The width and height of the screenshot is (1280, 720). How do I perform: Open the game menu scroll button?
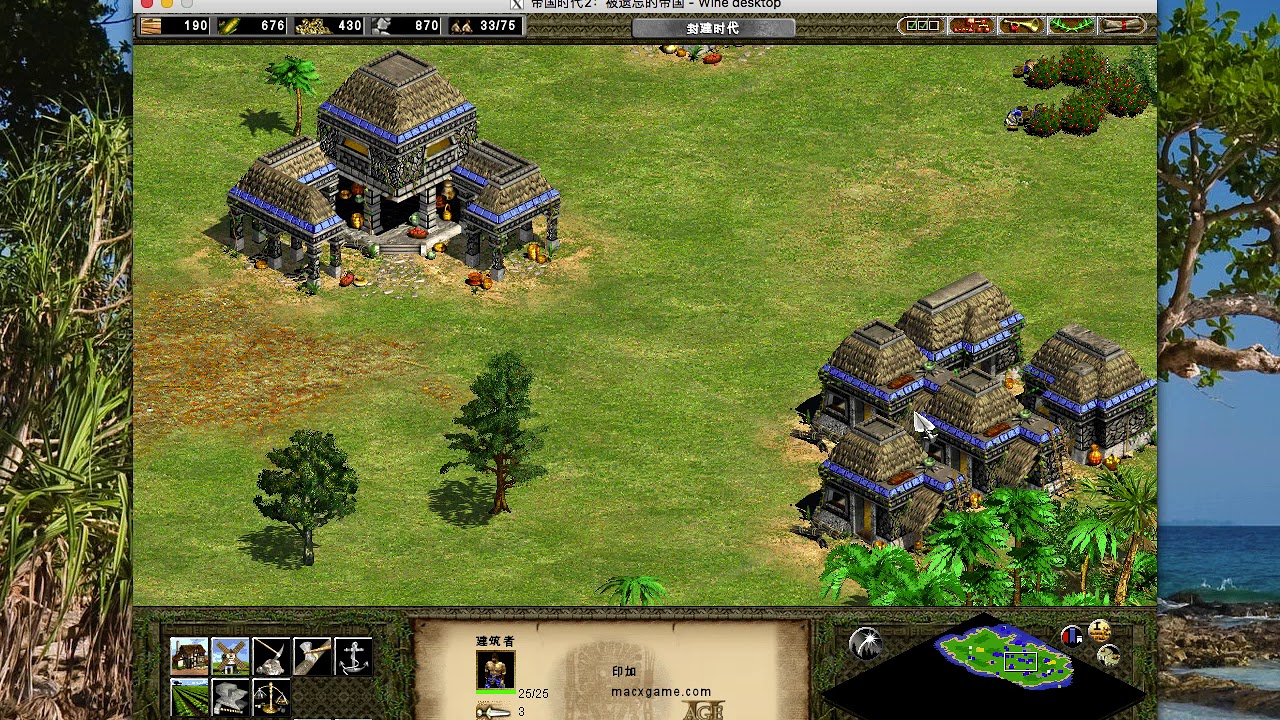click(1122, 26)
